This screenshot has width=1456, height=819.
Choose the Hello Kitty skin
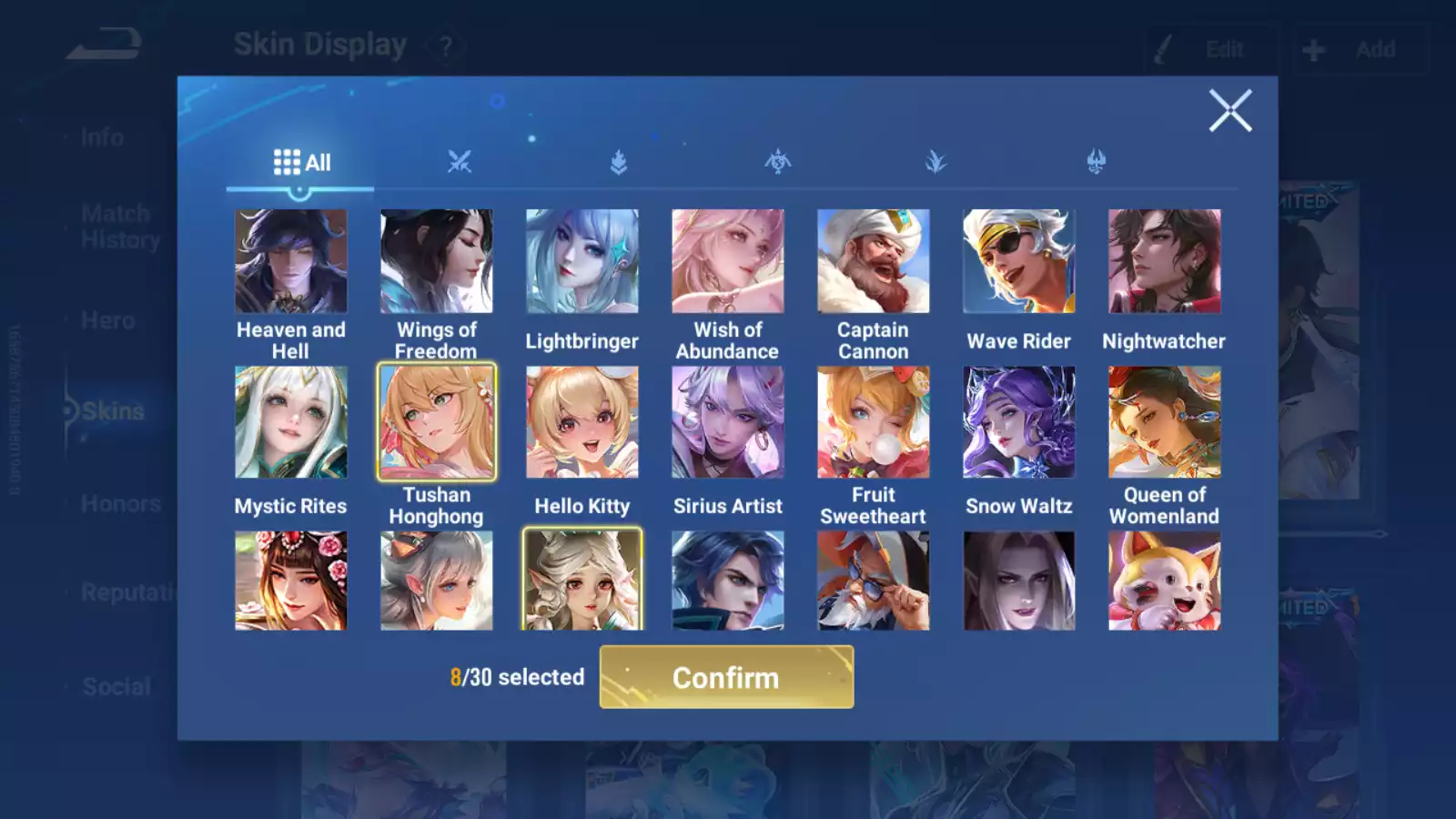pos(581,422)
